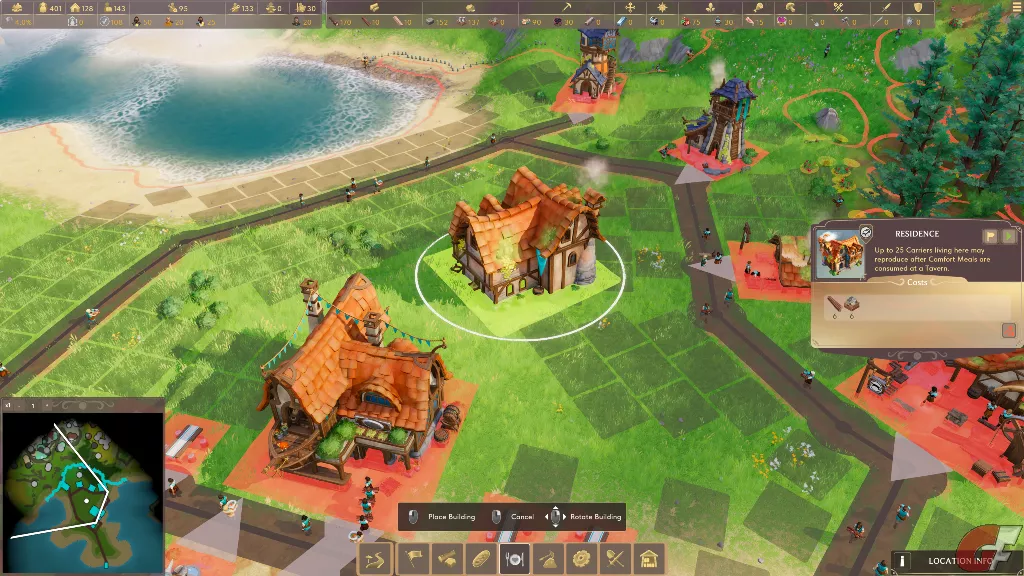This screenshot has width=1024, height=576.
Task: Click the yellow flag button in Residence panel
Action: pyautogui.click(x=989, y=236)
